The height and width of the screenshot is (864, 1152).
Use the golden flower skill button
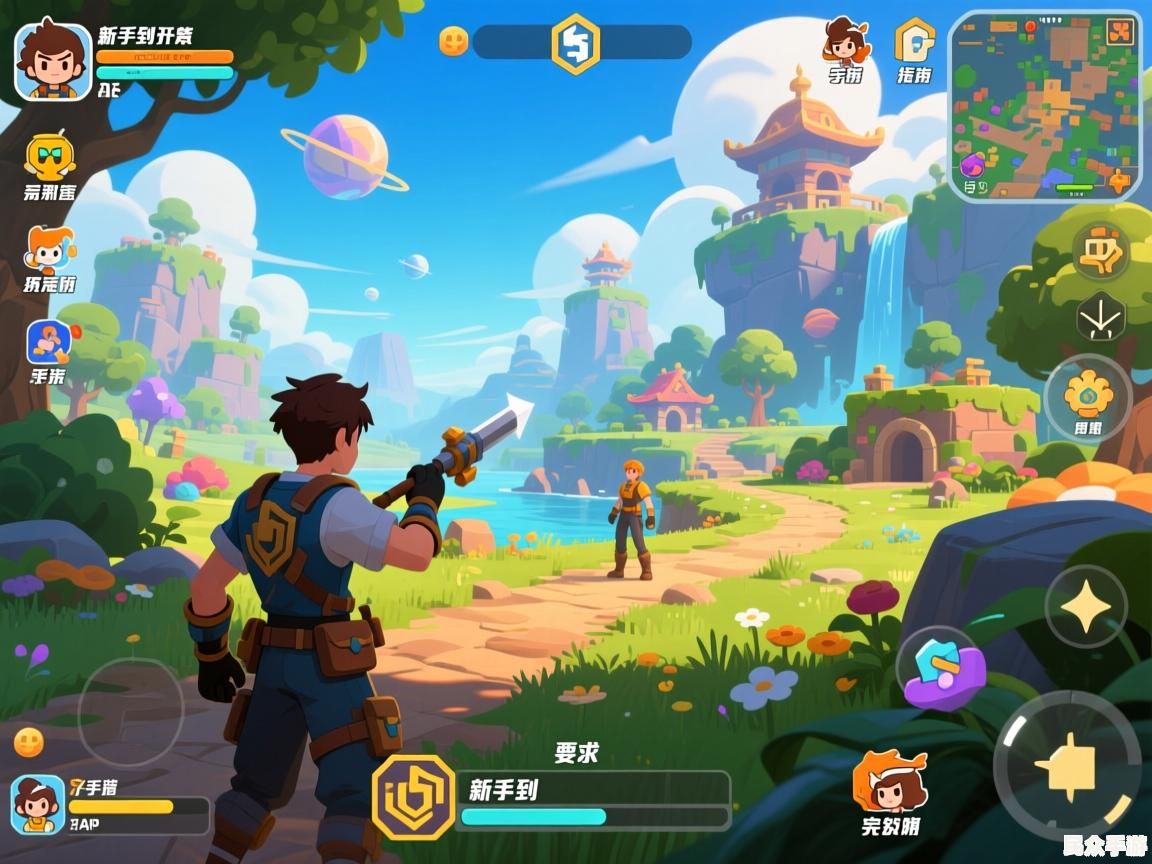[x=1088, y=395]
